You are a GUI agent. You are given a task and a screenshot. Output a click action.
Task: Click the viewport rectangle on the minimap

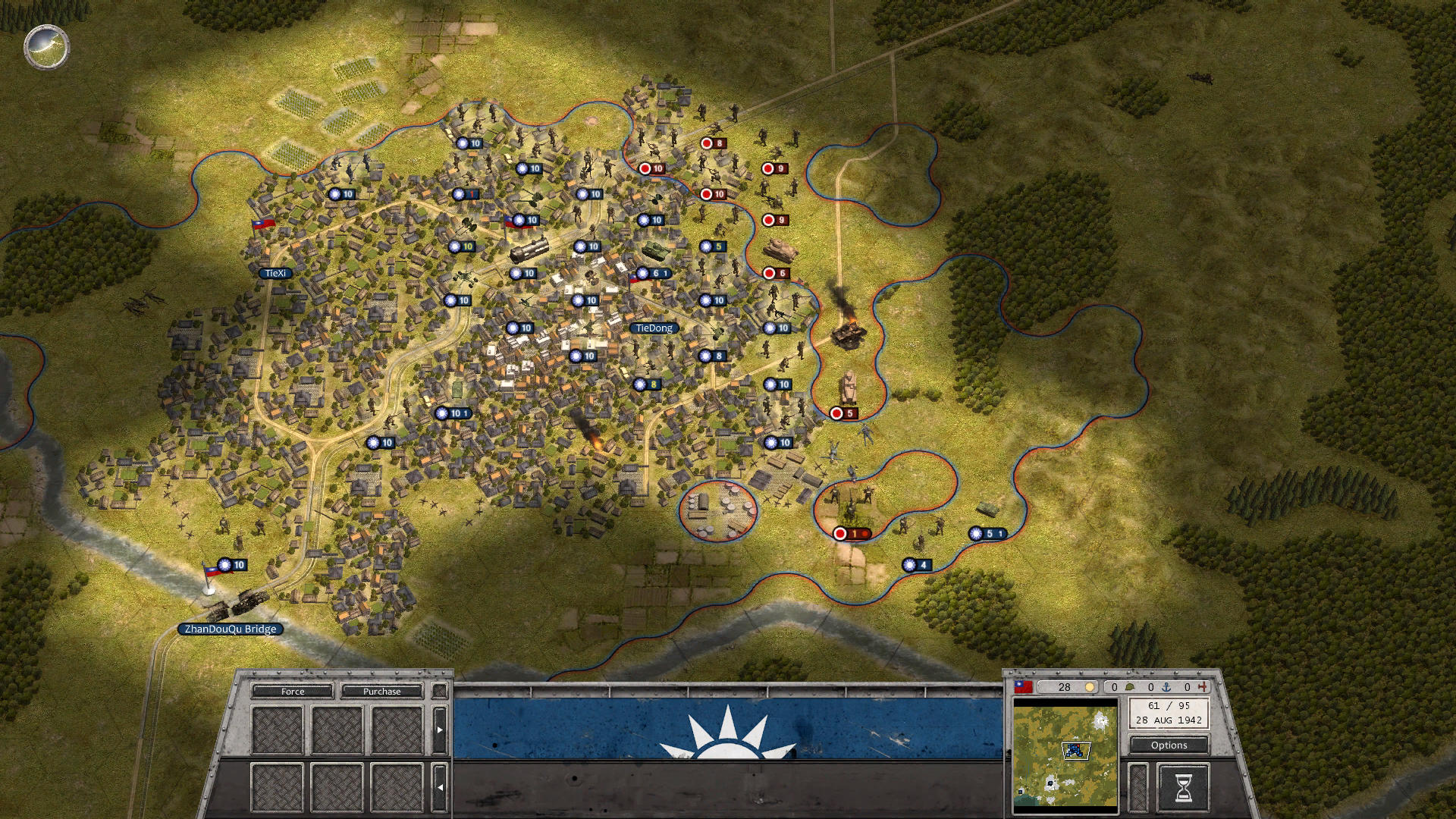[x=1075, y=751]
